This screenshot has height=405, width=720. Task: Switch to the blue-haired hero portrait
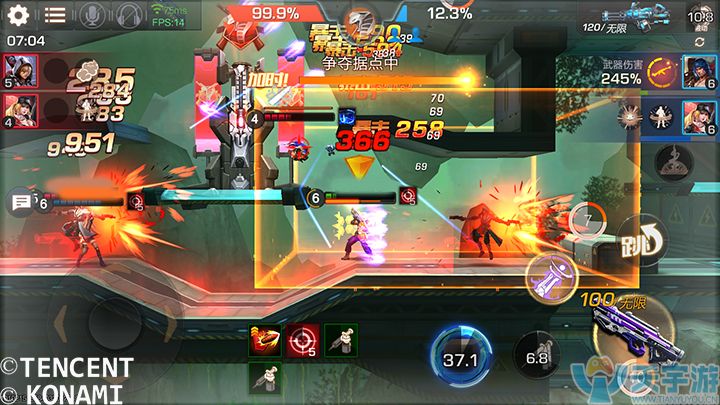(x=698, y=70)
